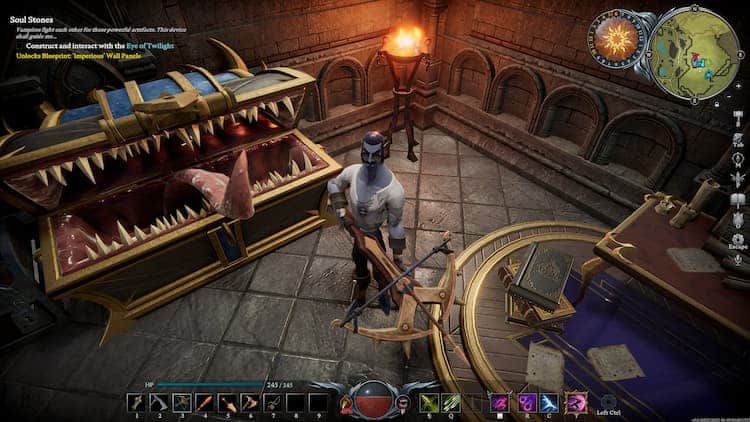Select the item in hotbar slot 7
Image resolution: width=750 pixels, height=422 pixels.
click(x=272, y=402)
